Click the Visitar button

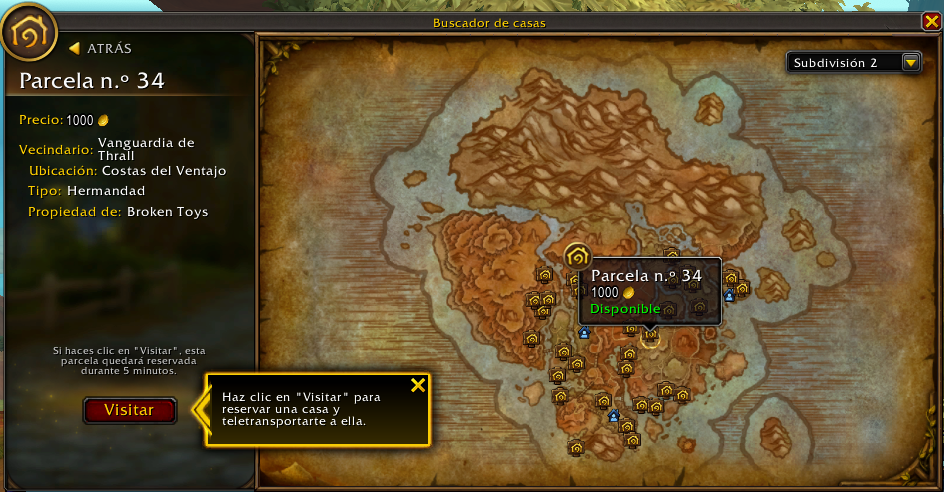pos(130,410)
